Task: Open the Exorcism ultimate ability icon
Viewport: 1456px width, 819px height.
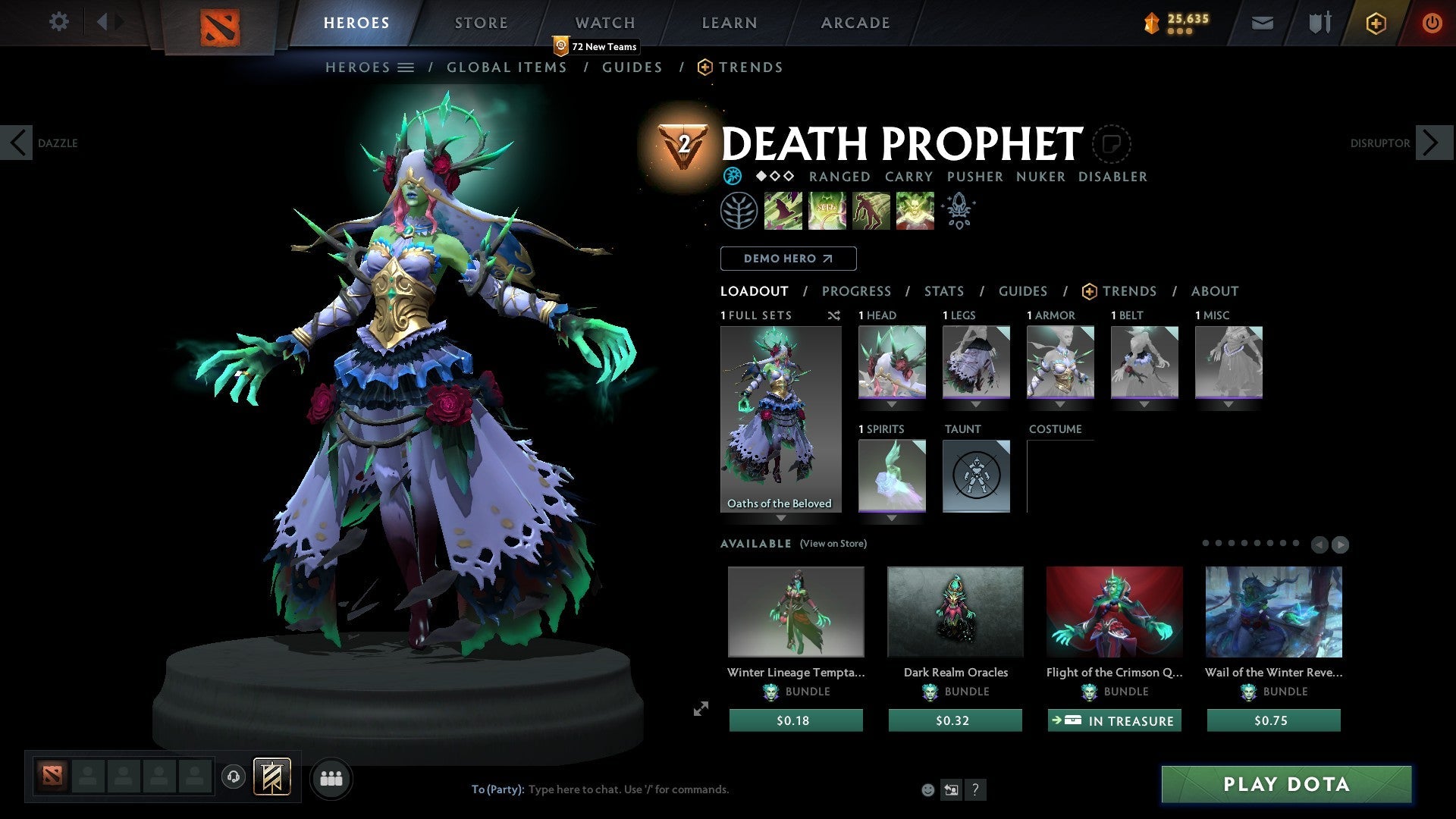Action: click(x=914, y=210)
